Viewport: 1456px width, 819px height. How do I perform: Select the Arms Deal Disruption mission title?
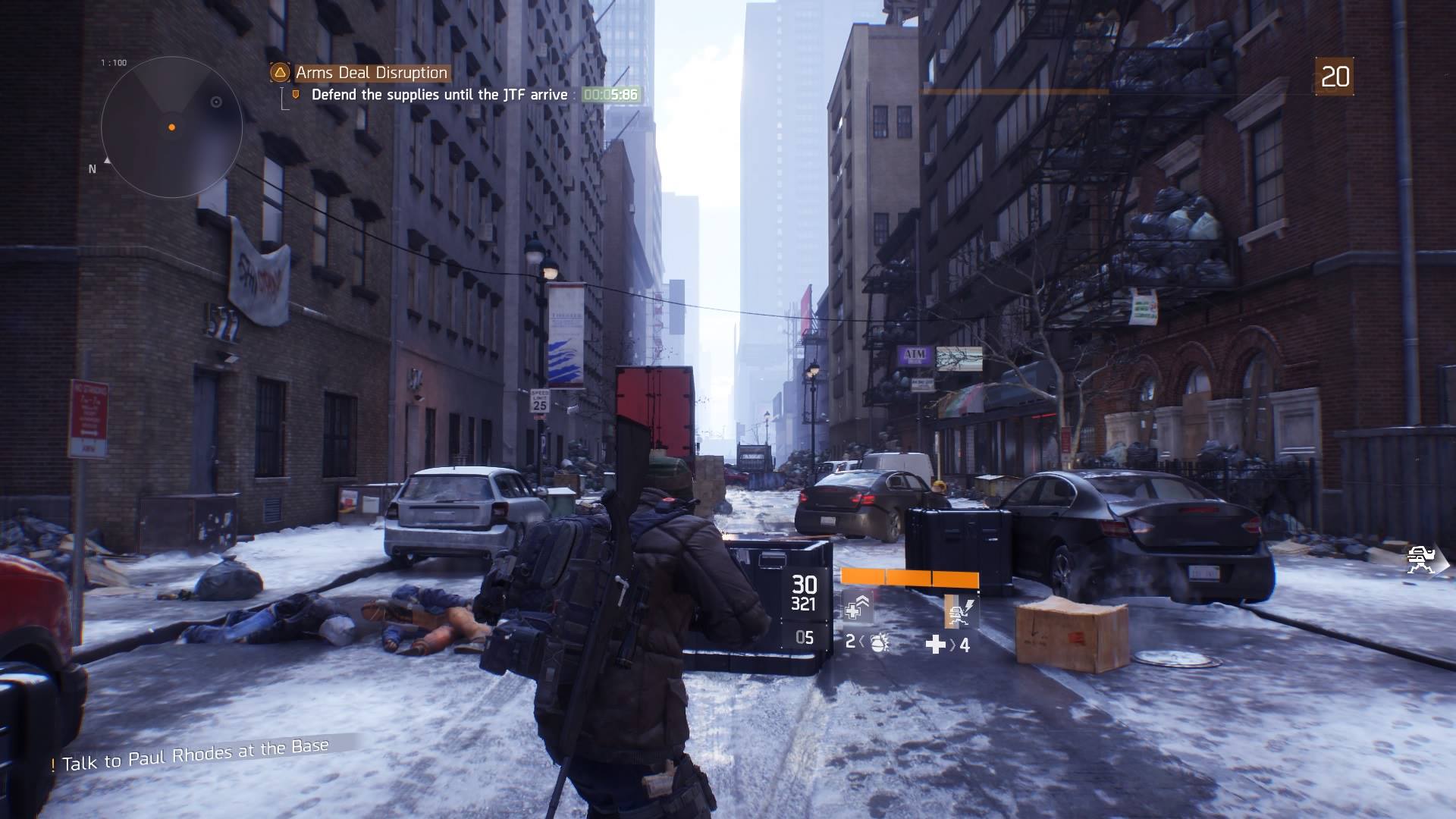[372, 73]
